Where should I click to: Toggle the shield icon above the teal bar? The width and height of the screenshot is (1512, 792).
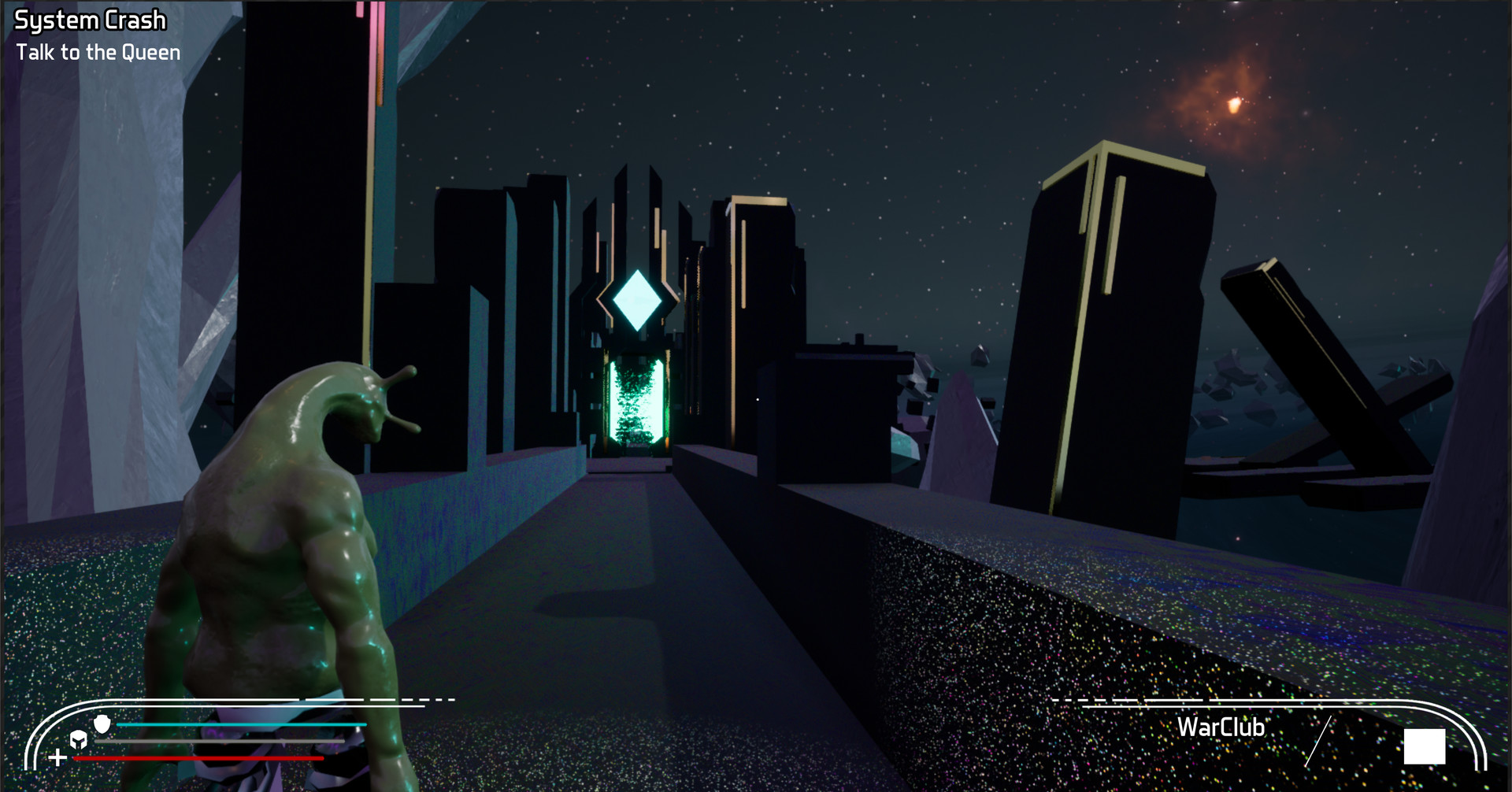click(104, 724)
